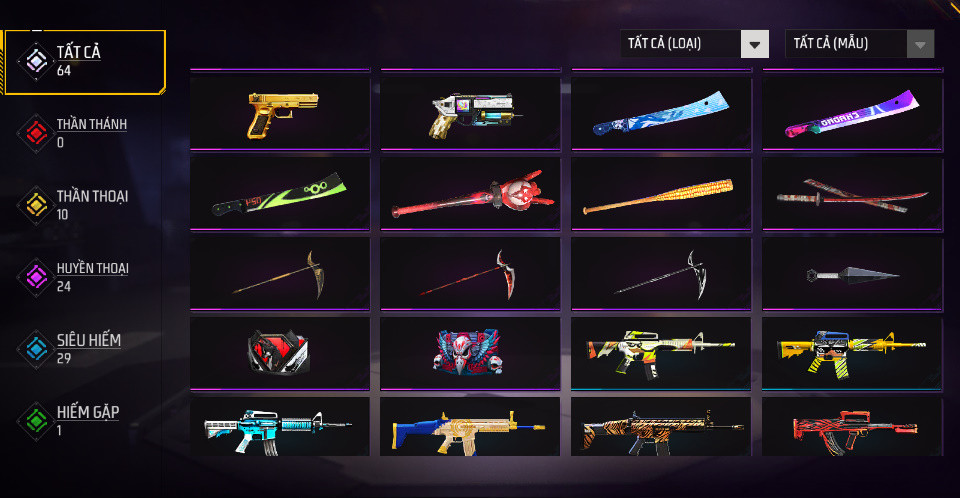The height and width of the screenshot is (498, 960).
Task: Pick the blue and white machete skin
Action: pyautogui.click(x=661, y=113)
